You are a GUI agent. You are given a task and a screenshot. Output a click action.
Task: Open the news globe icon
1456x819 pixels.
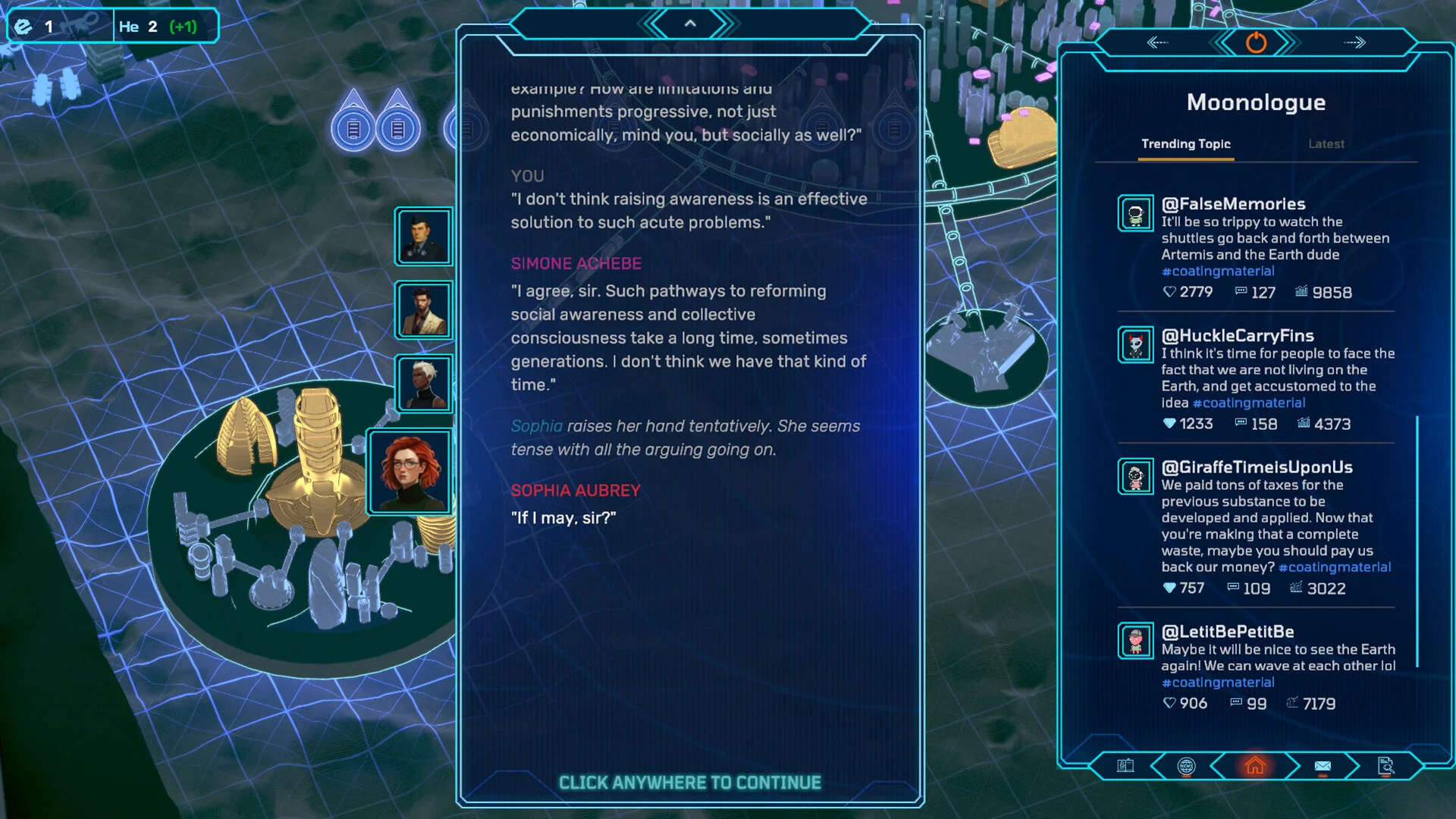click(1186, 766)
